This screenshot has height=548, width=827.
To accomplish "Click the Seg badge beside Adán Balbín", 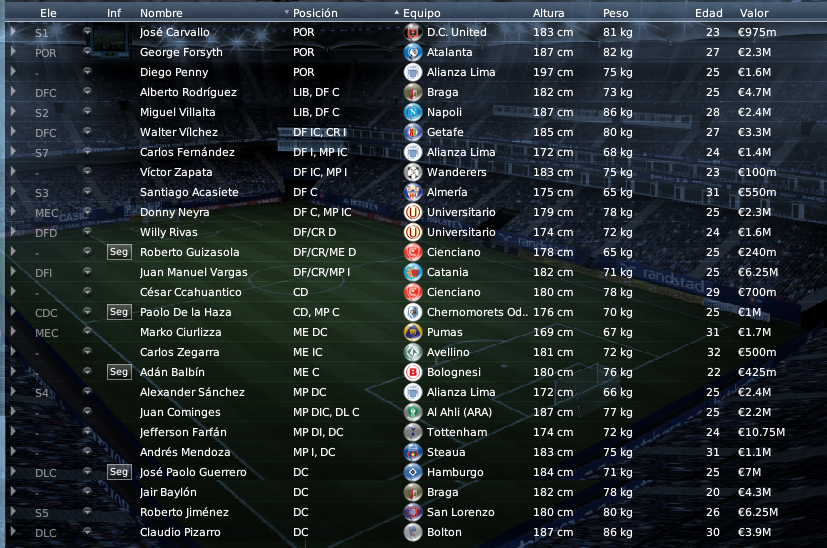I will [x=119, y=372].
